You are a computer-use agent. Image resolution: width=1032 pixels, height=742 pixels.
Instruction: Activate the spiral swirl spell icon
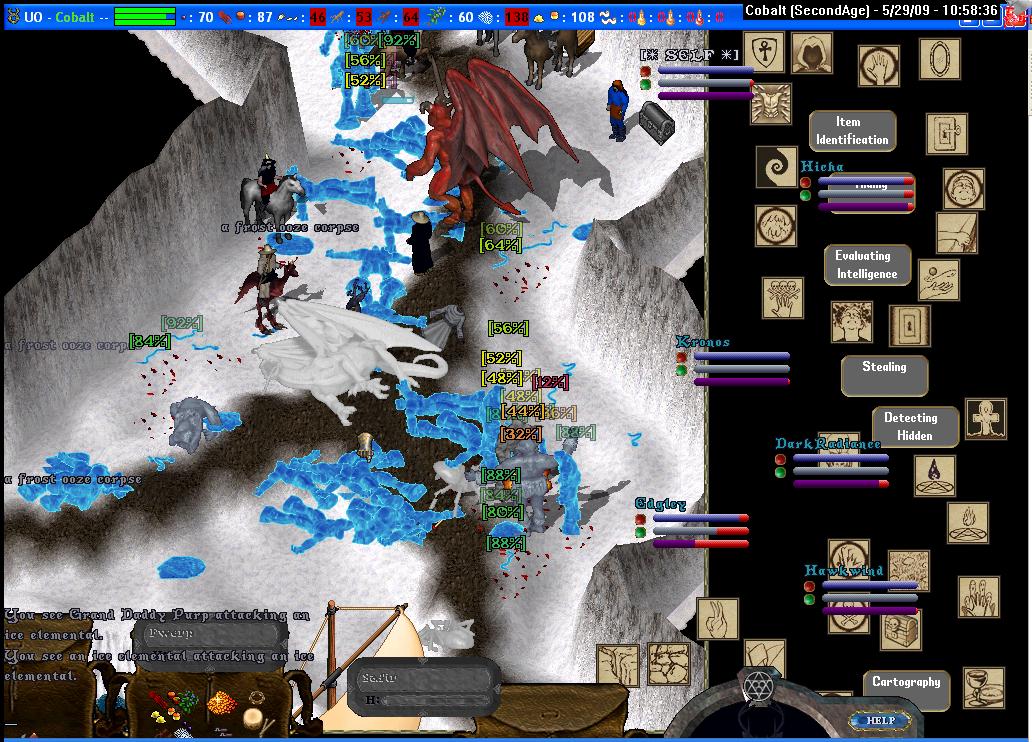[x=776, y=168]
